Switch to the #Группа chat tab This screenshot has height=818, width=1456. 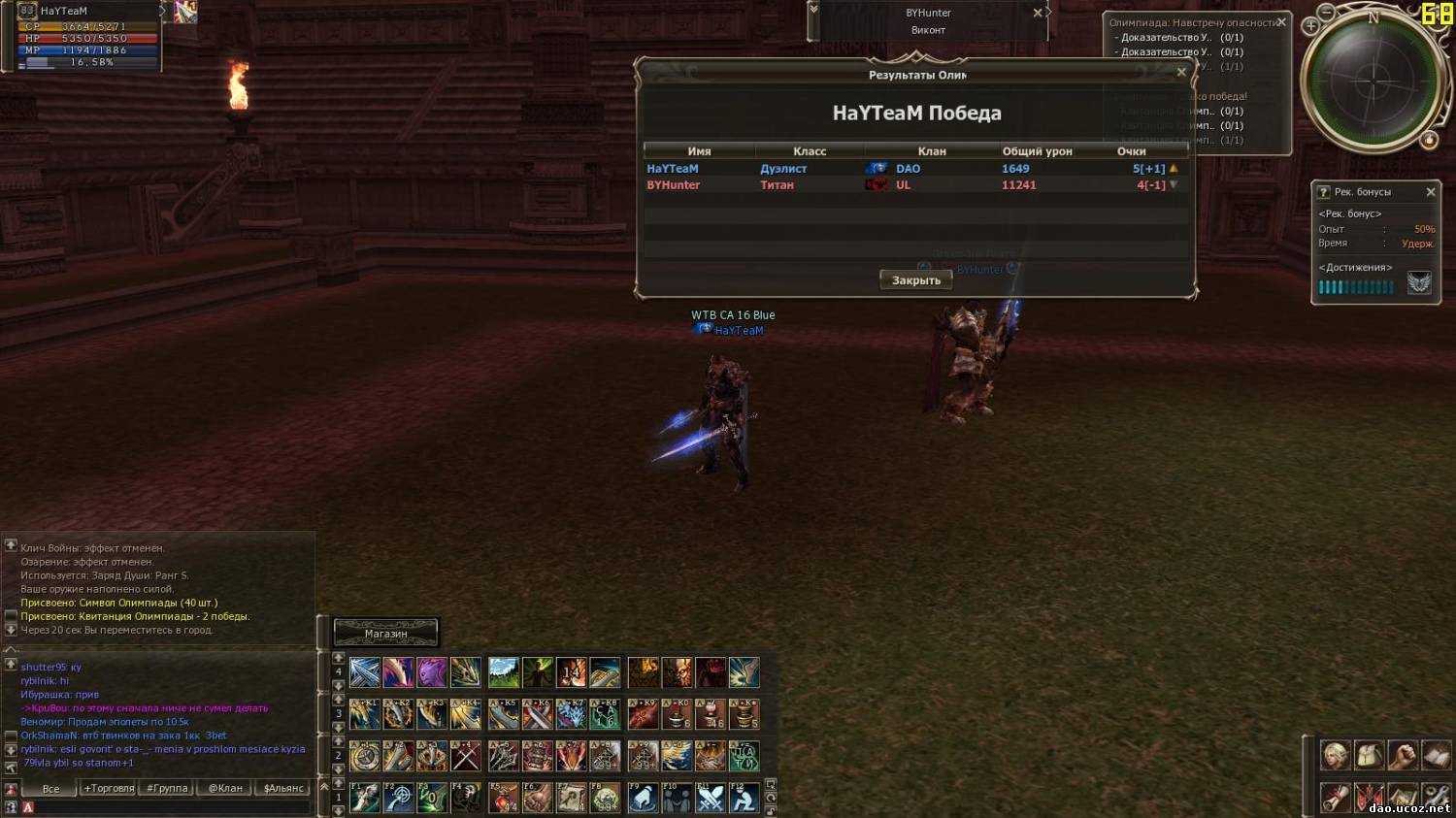coord(167,788)
